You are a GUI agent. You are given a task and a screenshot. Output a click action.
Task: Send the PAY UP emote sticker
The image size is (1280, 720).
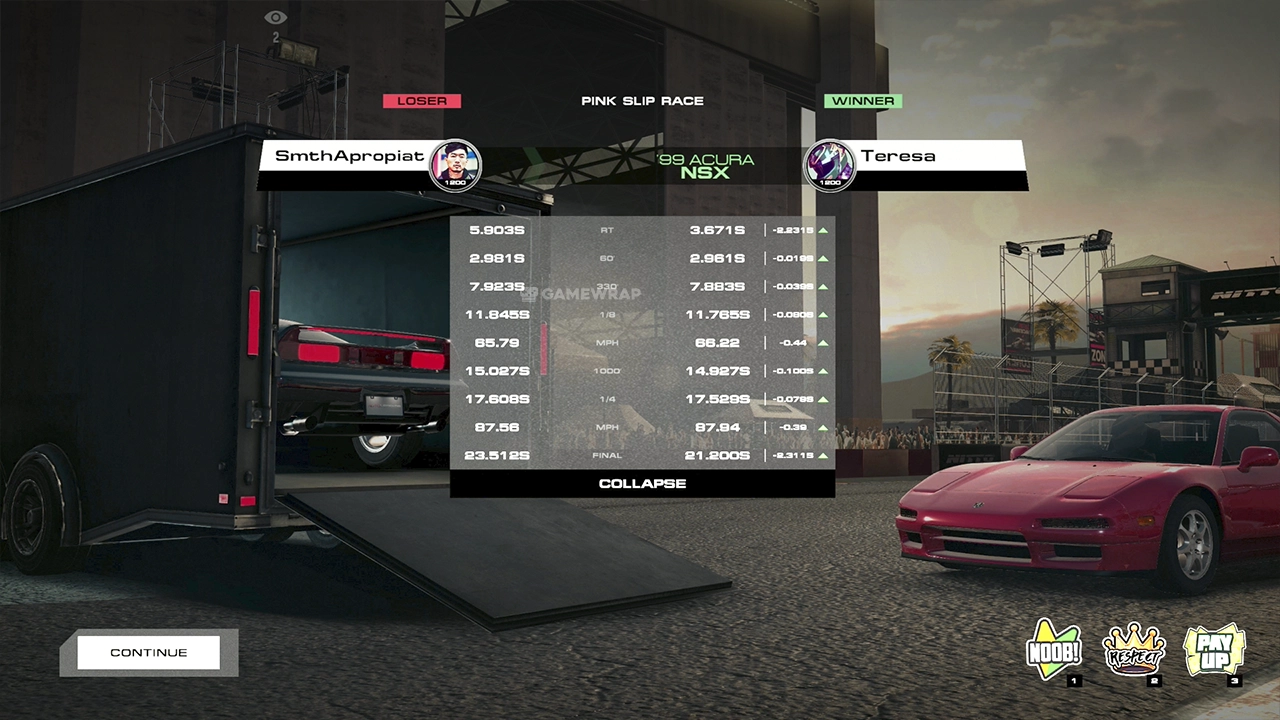click(1214, 651)
